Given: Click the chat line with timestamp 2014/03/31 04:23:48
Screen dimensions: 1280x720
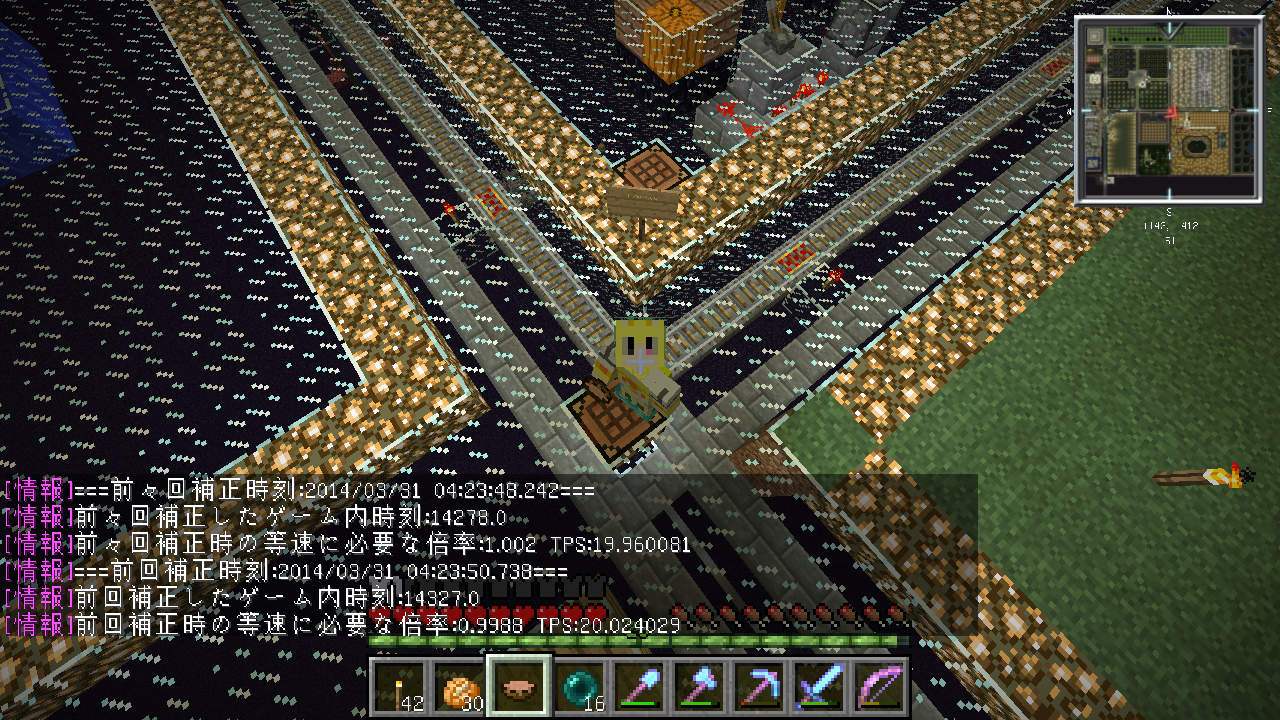Looking at the screenshot, I should click(x=300, y=490).
